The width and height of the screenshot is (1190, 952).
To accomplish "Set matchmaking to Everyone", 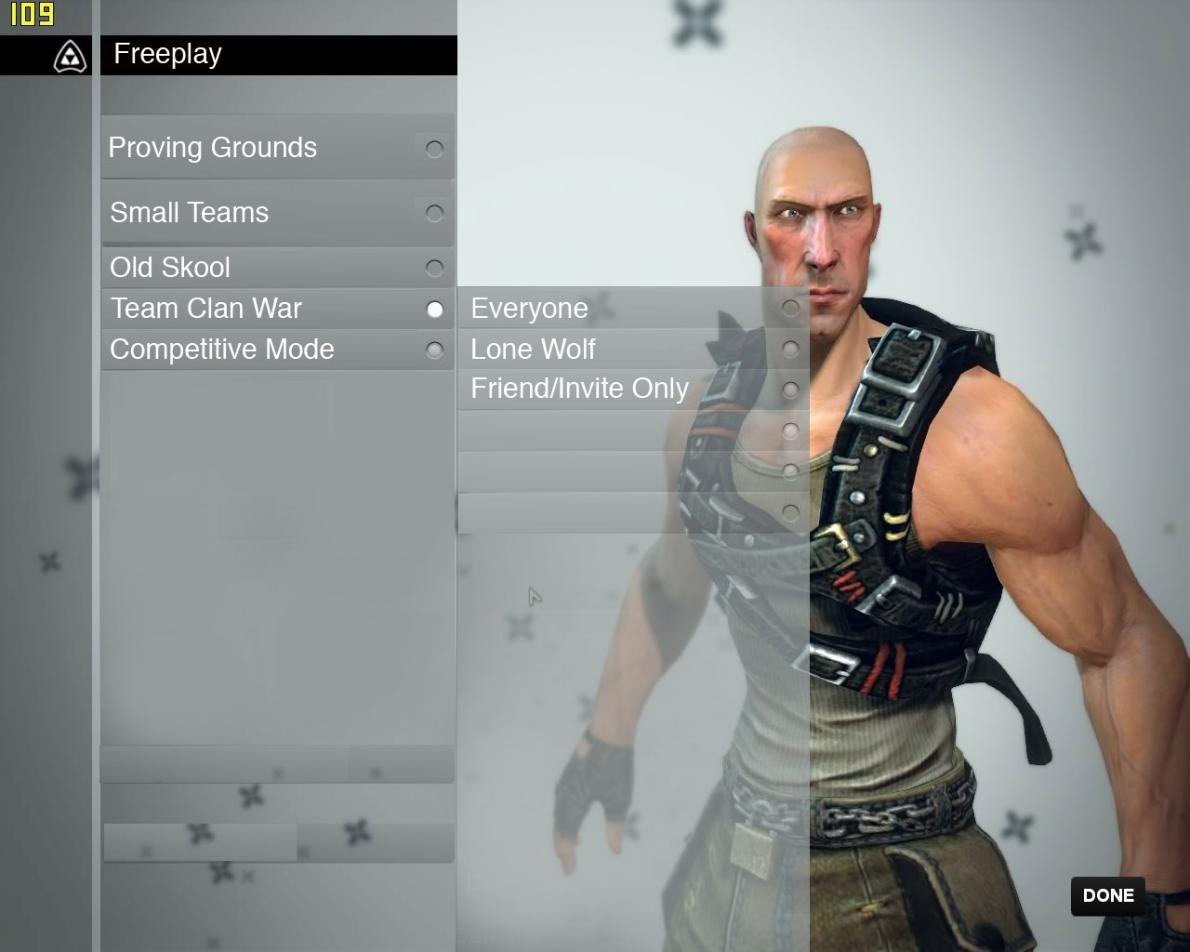I will 632,308.
